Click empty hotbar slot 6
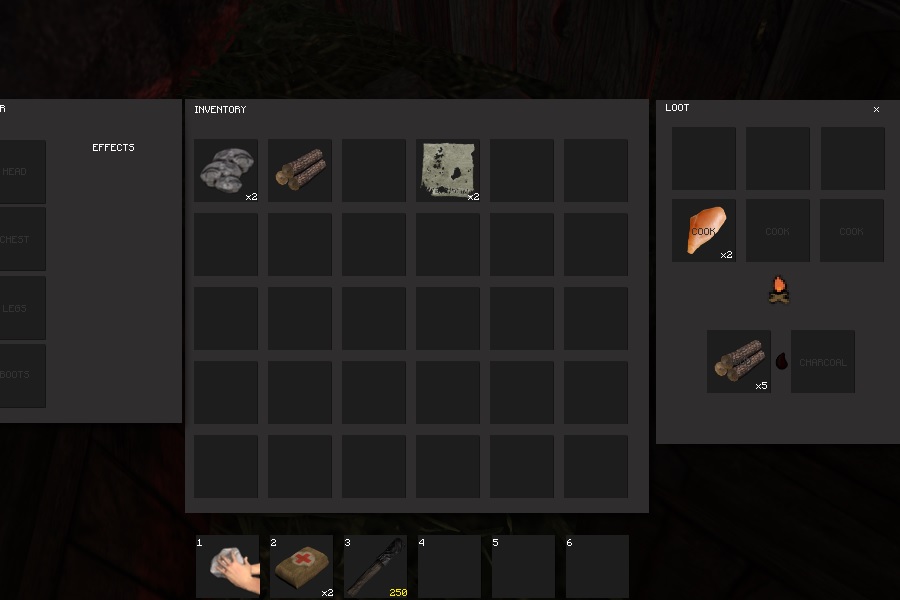The height and width of the screenshot is (600, 900). [597, 566]
